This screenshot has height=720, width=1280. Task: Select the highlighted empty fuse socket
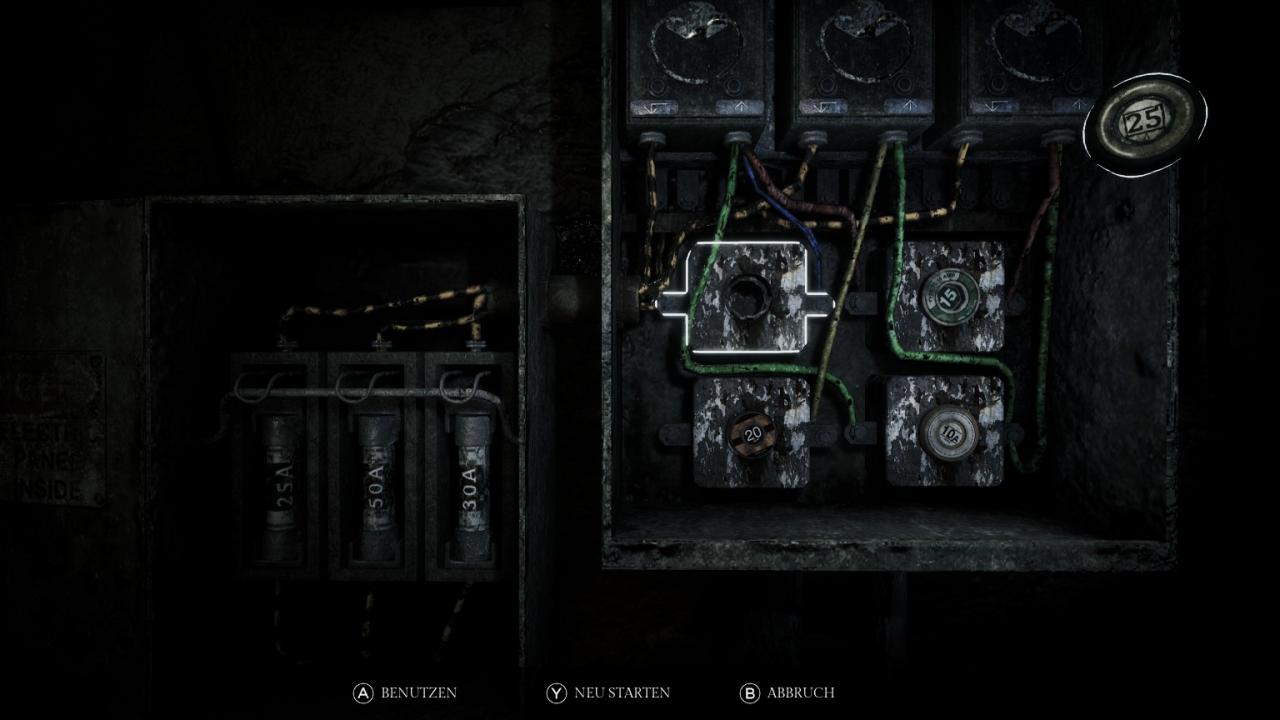[749, 297]
